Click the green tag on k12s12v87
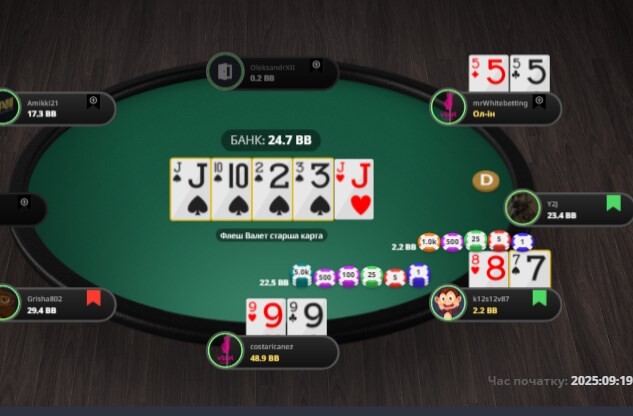 [x=540, y=297]
